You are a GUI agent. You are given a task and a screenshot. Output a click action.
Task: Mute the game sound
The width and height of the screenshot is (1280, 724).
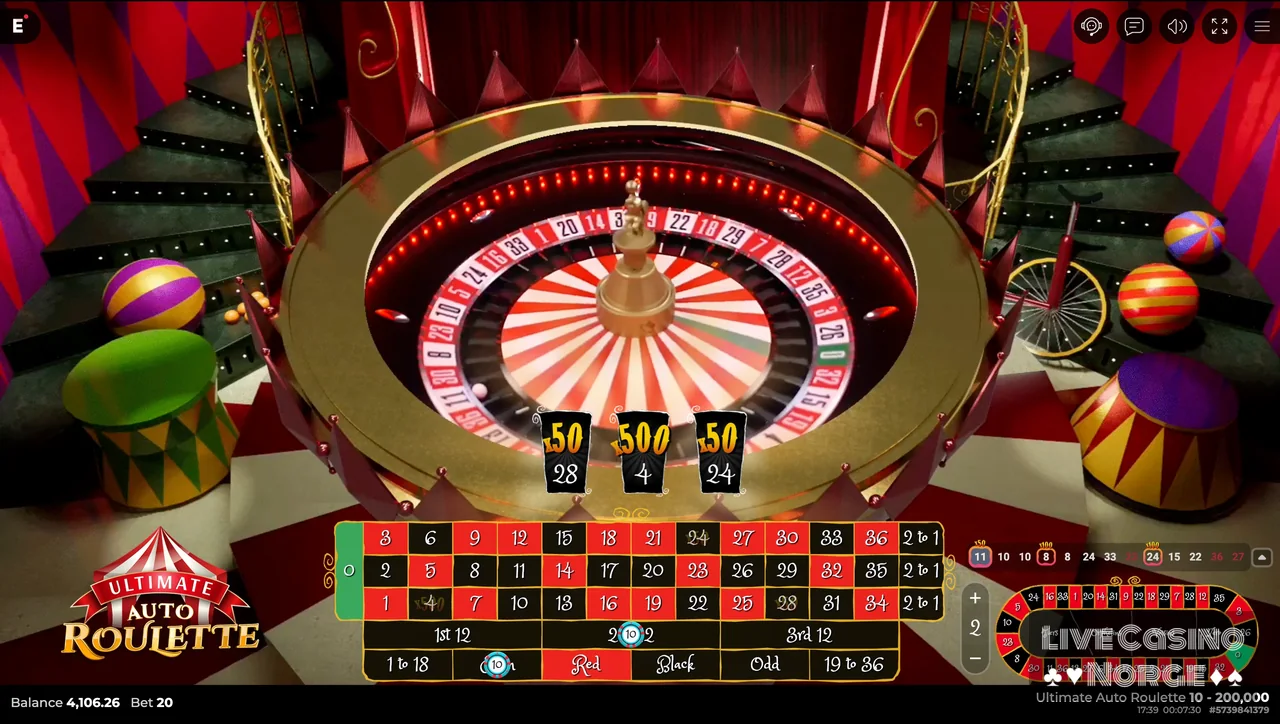point(1177,27)
